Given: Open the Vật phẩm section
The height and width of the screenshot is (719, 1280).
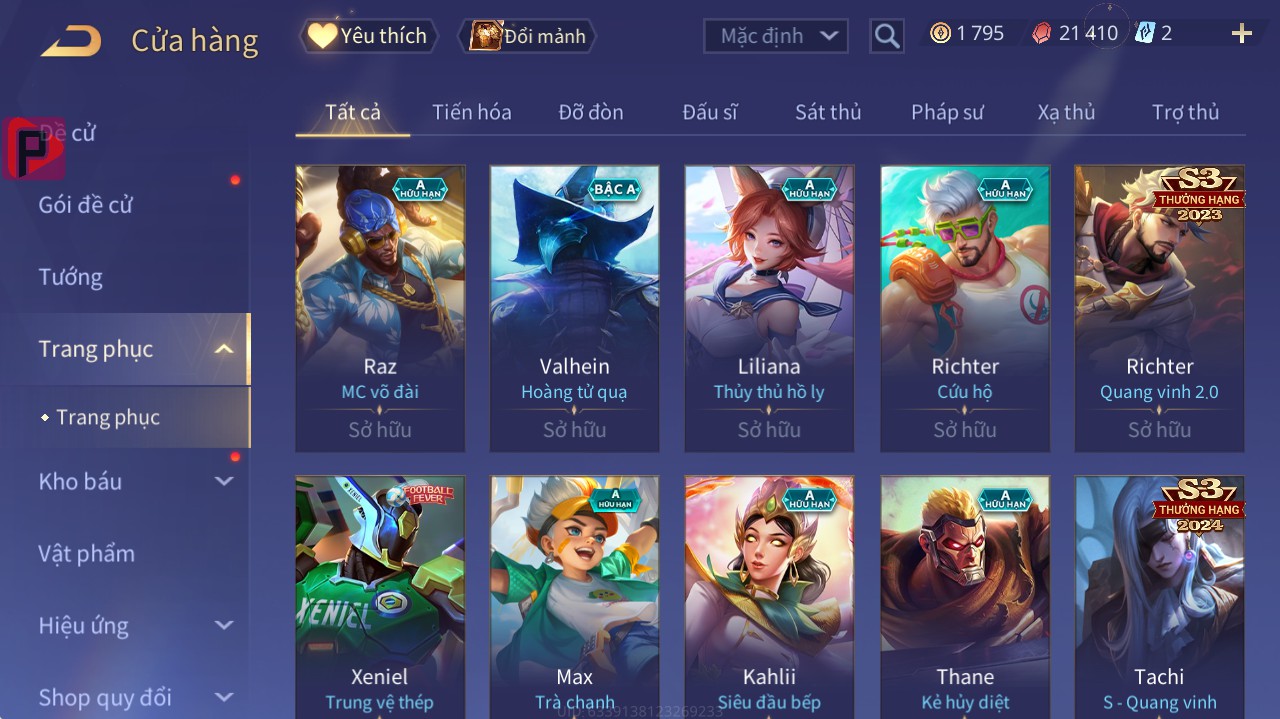Looking at the screenshot, I should 87,553.
